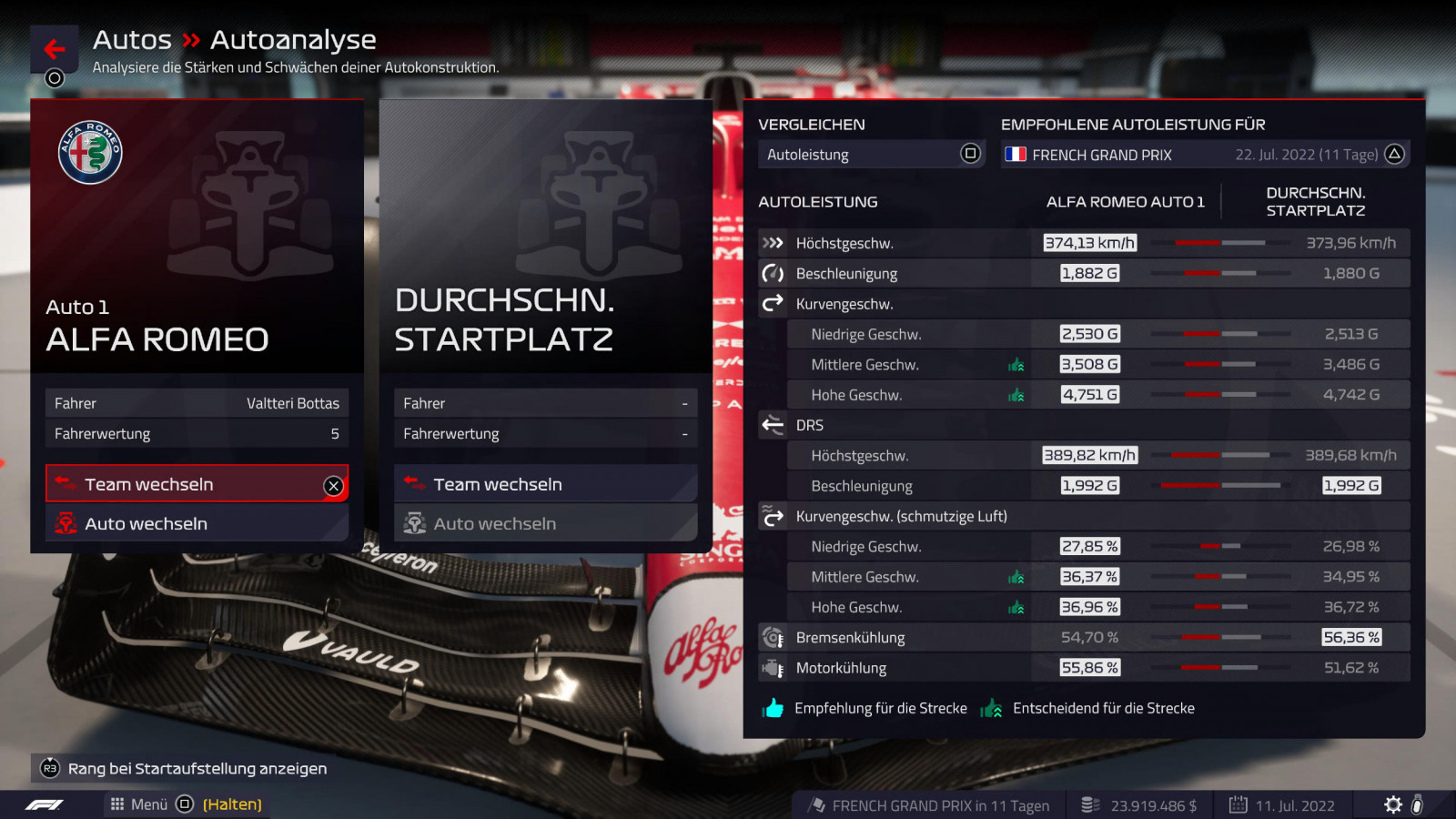Click the Durchschn. Startplatz comparison card

(545, 237)
